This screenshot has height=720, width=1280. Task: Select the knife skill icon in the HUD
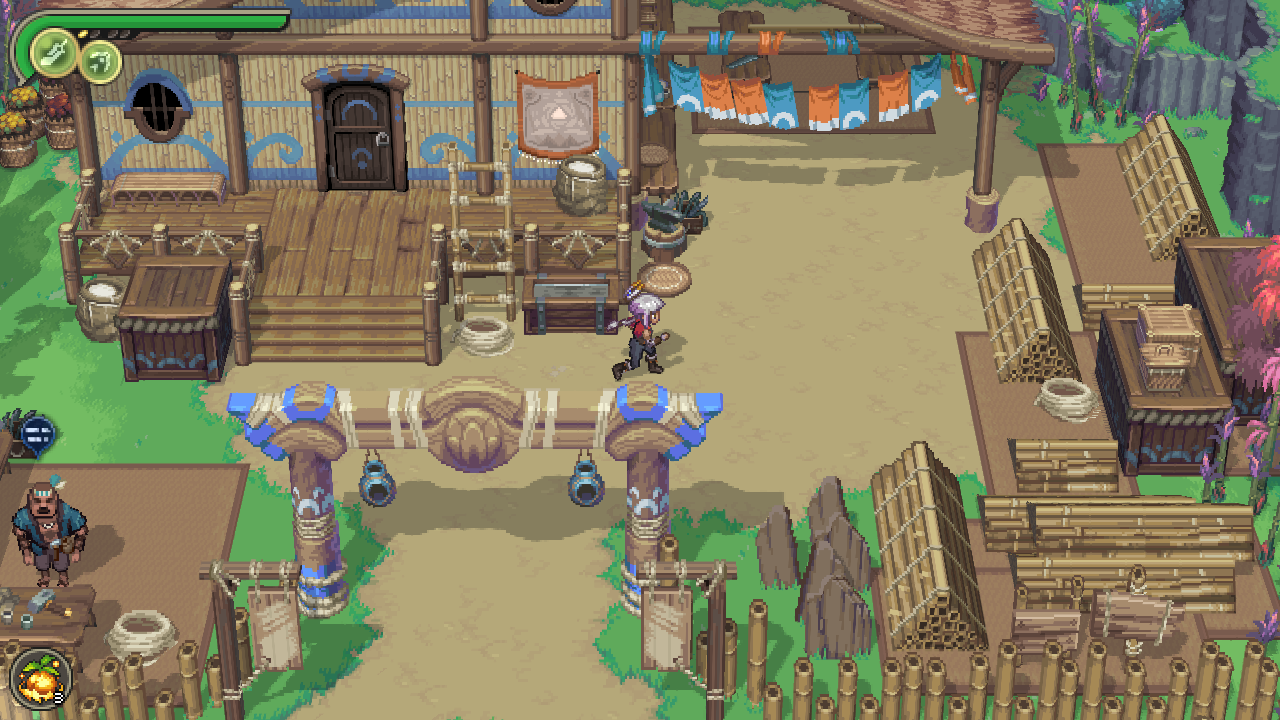coord(55,52)
